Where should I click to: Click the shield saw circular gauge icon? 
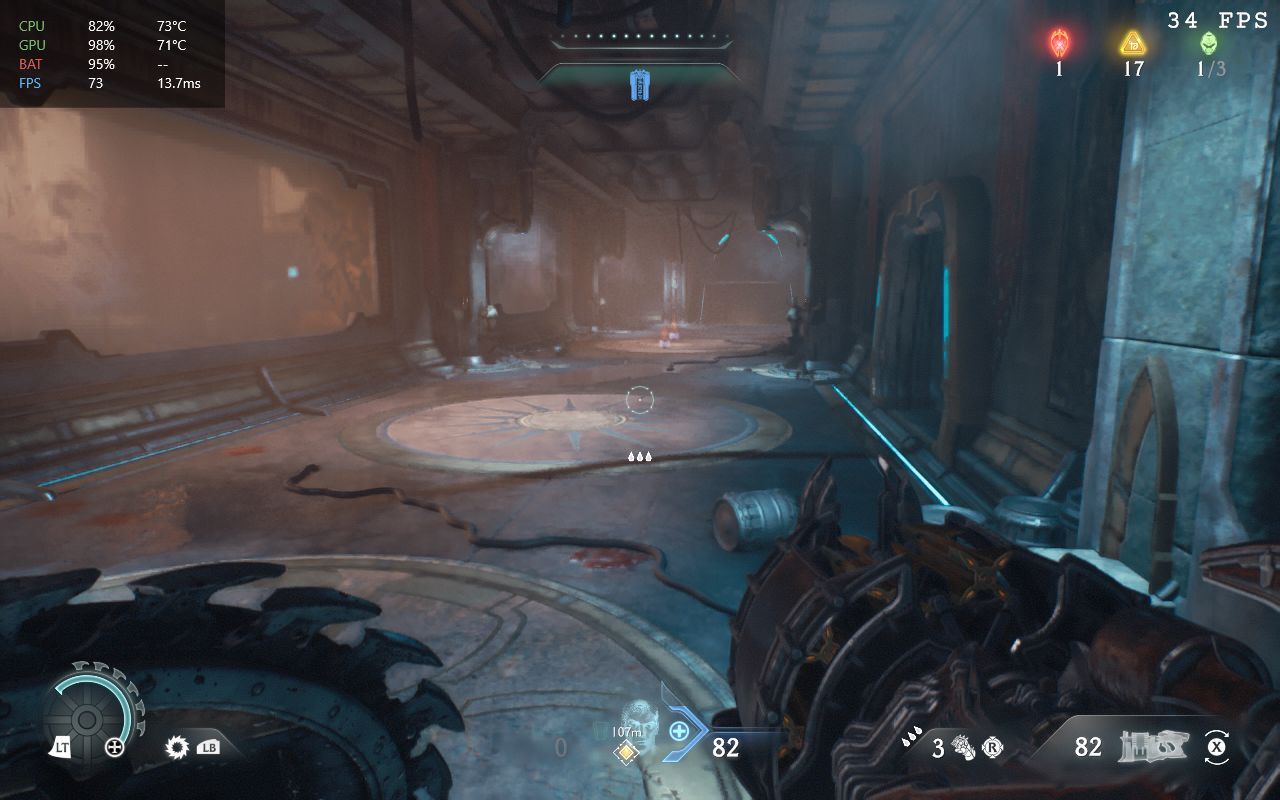tap(87, 719)
